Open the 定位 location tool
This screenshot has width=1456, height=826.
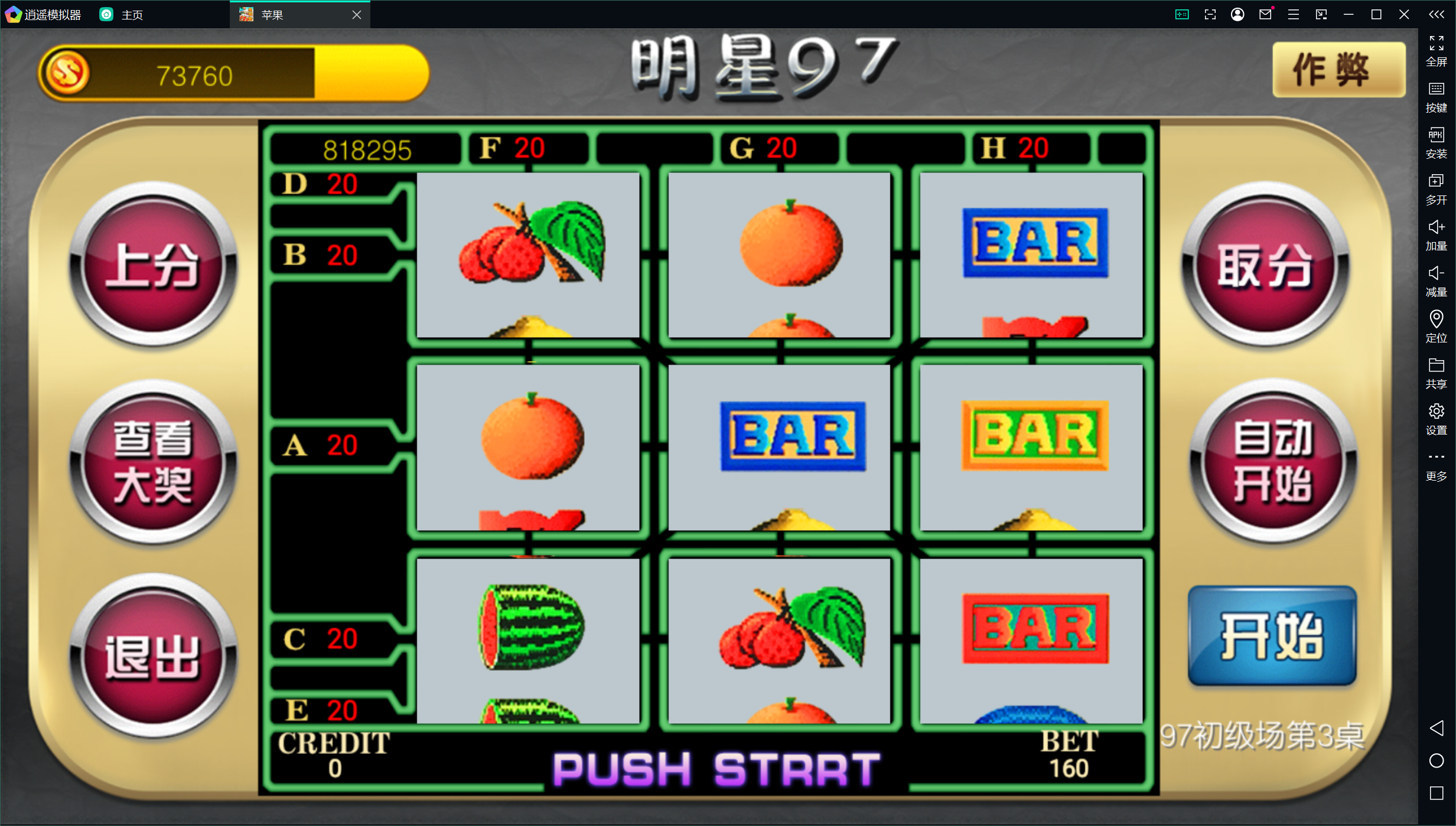[x=1436, y=327]
